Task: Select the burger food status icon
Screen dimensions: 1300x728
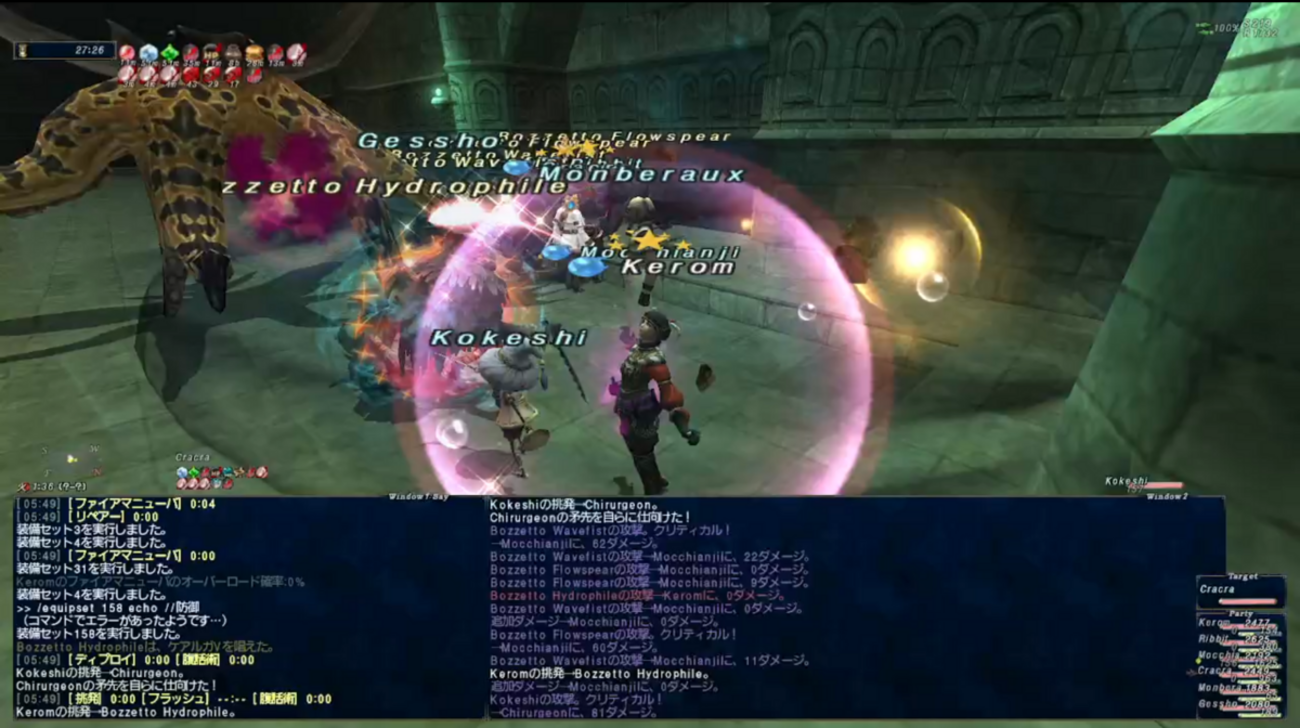Action: pos(254,53)
